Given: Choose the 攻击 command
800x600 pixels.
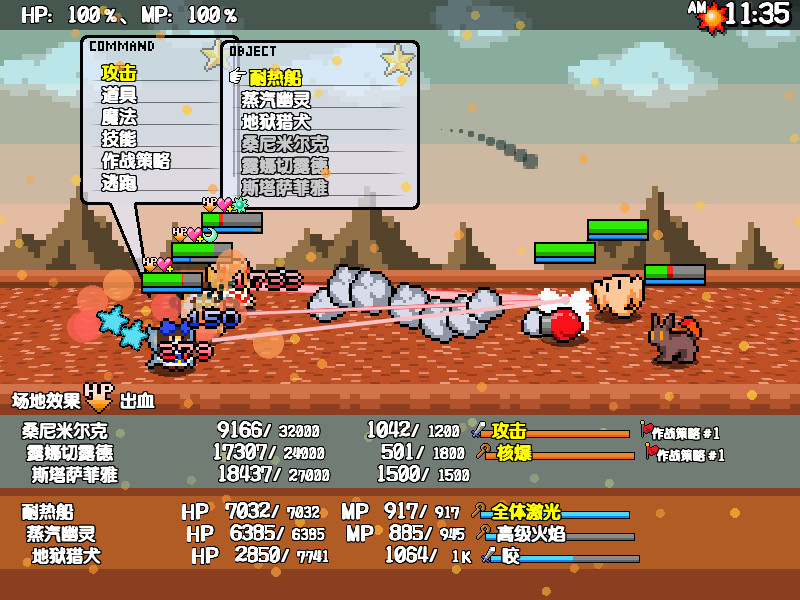Looking at the screenshot, I should click(119, 73).
